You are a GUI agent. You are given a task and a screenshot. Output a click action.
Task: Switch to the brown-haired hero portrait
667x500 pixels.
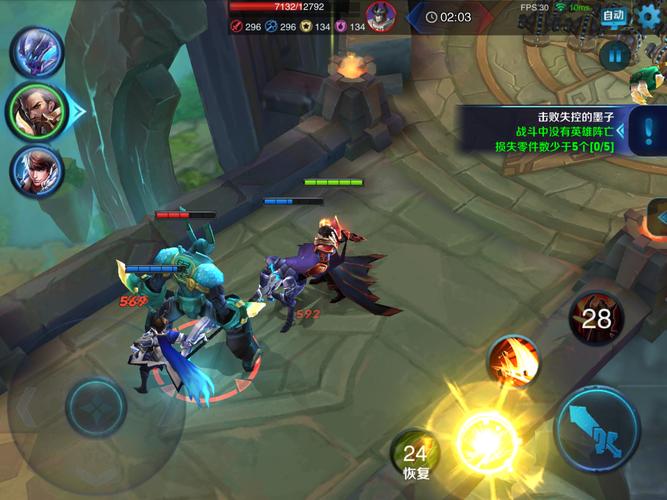click(36, 171)
